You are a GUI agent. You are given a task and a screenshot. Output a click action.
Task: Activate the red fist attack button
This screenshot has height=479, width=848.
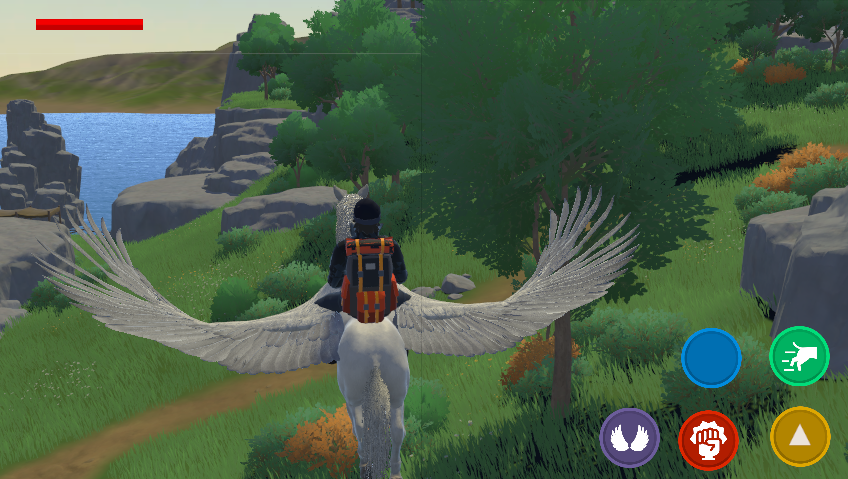708,440
